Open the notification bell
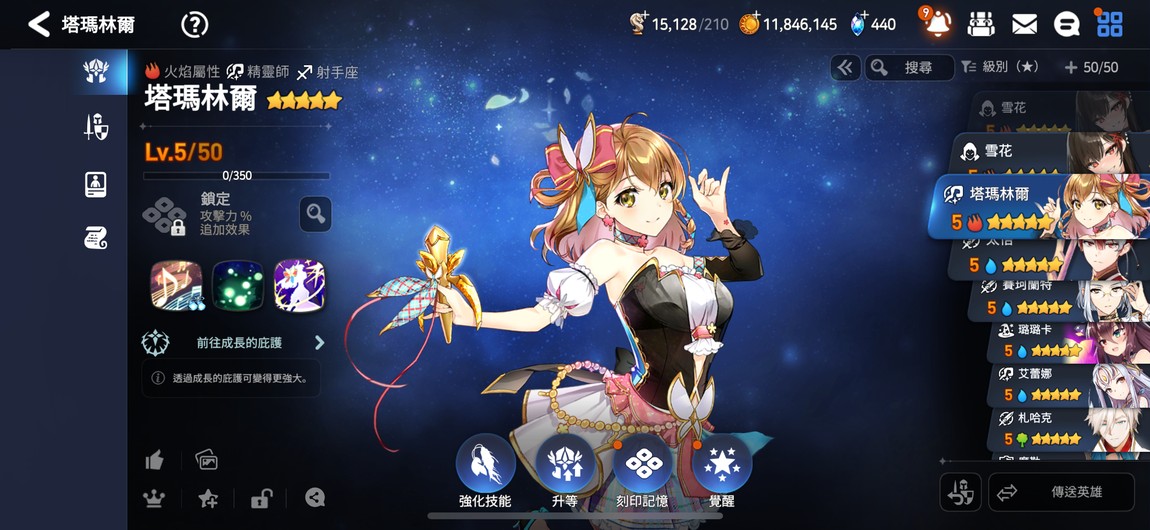 (x=937, y=24)
